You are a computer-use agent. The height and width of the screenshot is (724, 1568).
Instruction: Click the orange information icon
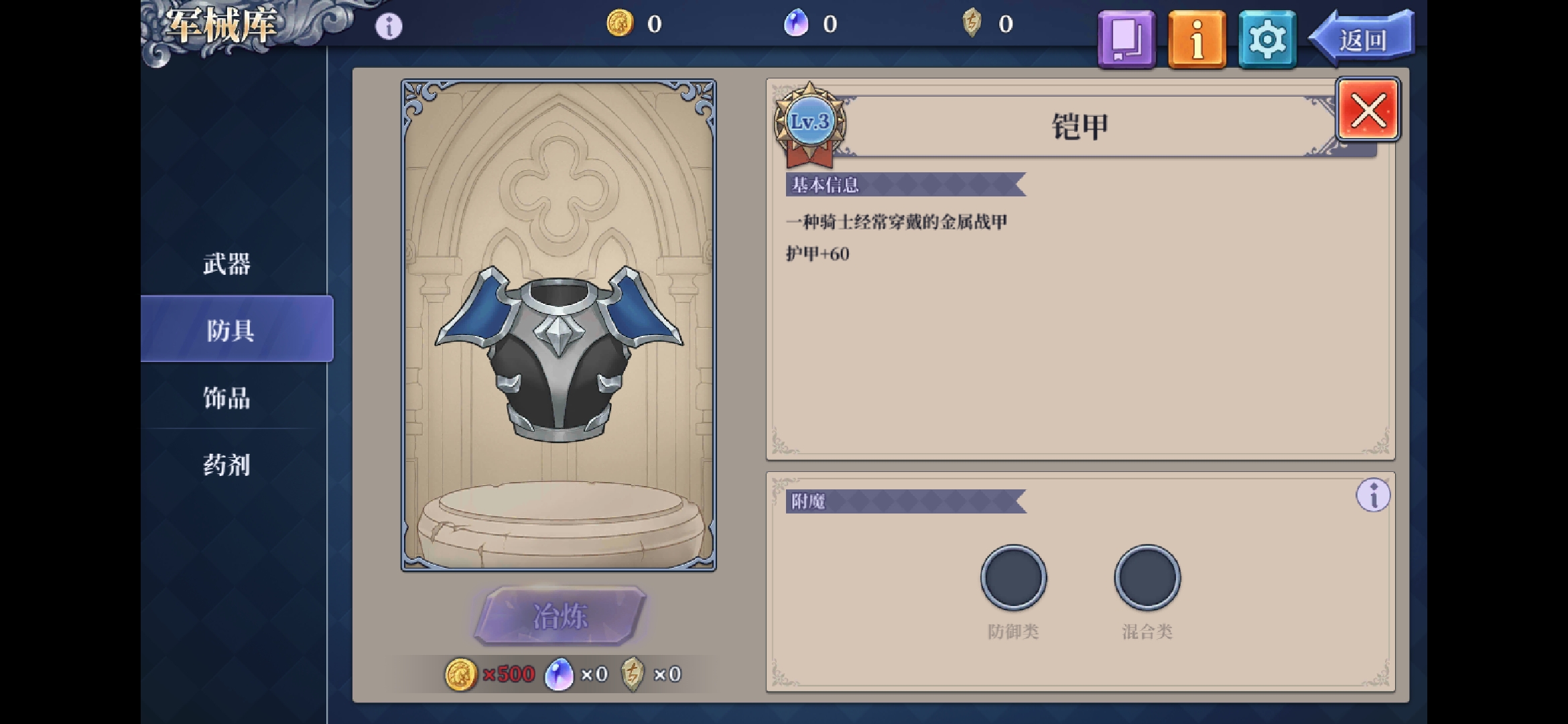pyautogui.click(x=1197, y=38)
